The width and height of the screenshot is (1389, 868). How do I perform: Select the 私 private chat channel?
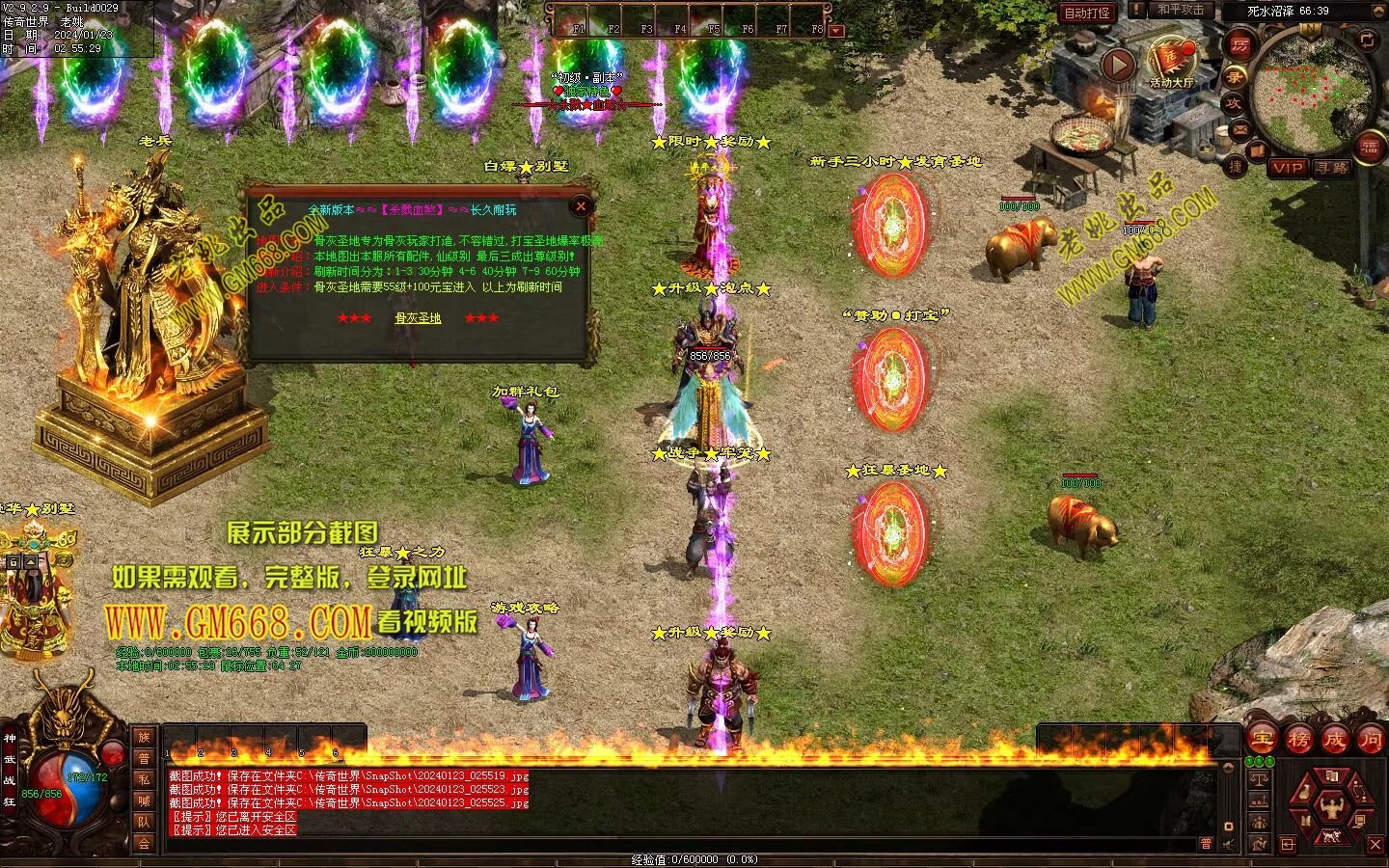pyautogui.click(x=144, y=779)
